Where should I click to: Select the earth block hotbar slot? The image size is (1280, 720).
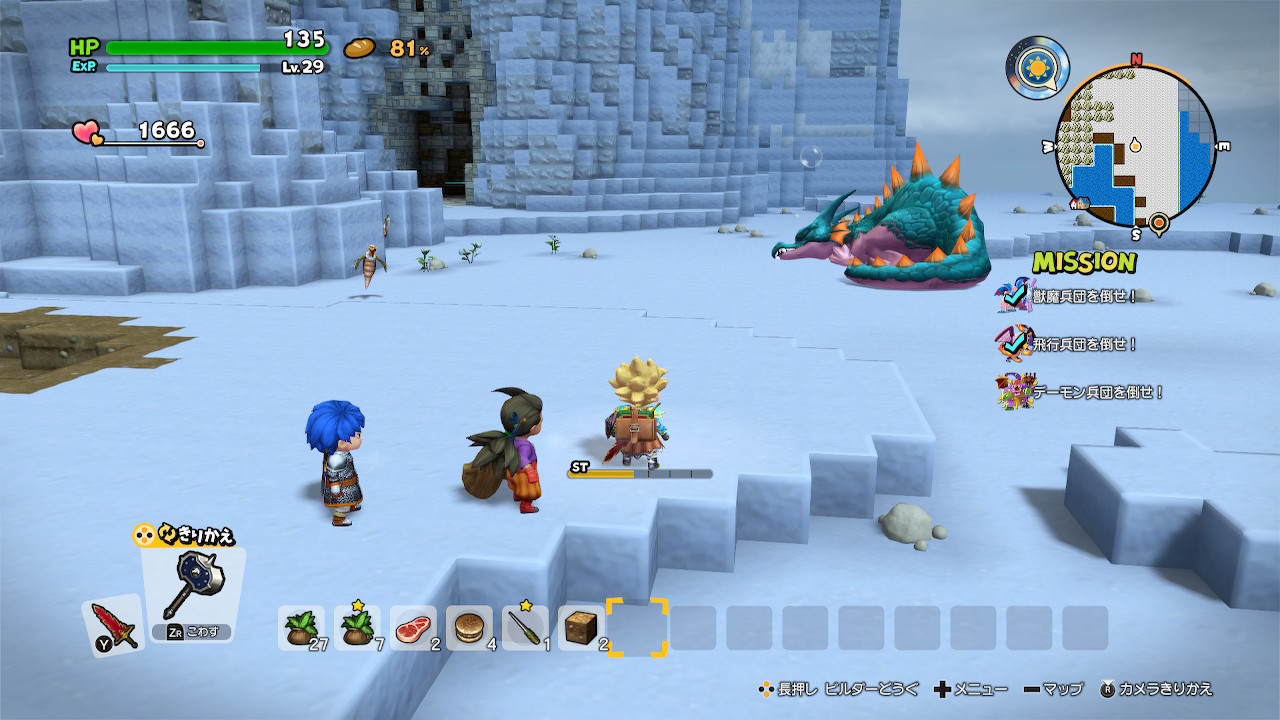coord(581,628)
